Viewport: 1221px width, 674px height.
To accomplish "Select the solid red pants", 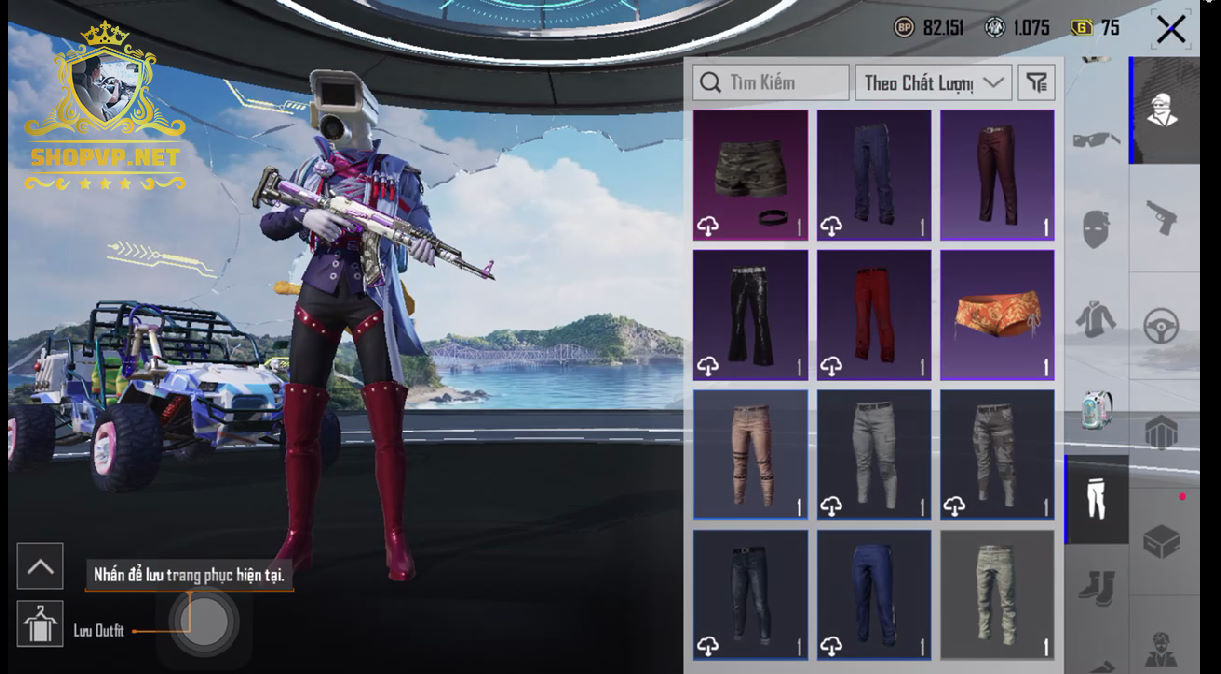I will [x=873, y=315].
